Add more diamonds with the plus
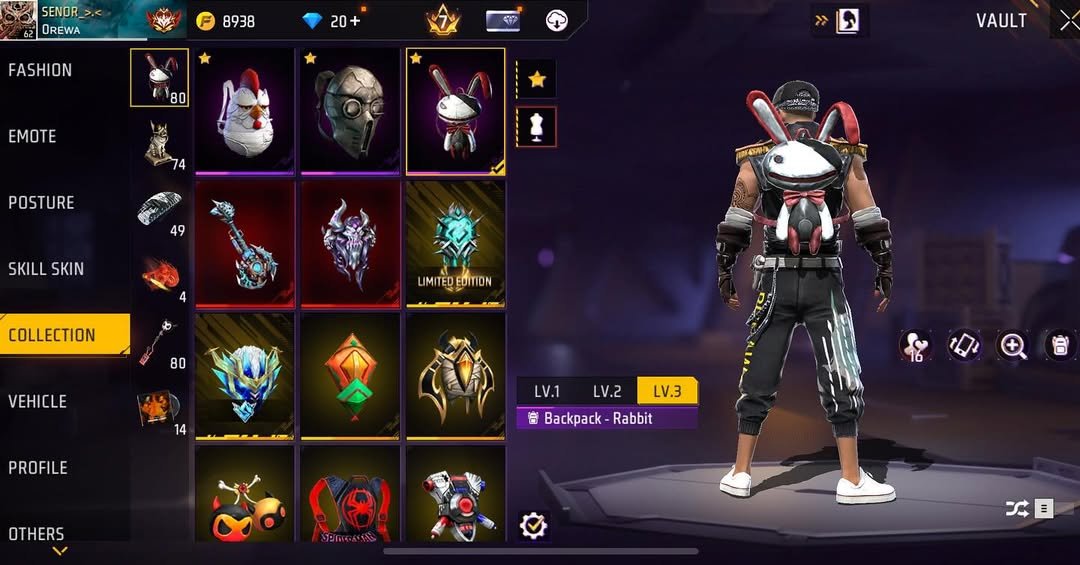The height and width of the screenshot is (565, 1080). (x=354, y=21)
